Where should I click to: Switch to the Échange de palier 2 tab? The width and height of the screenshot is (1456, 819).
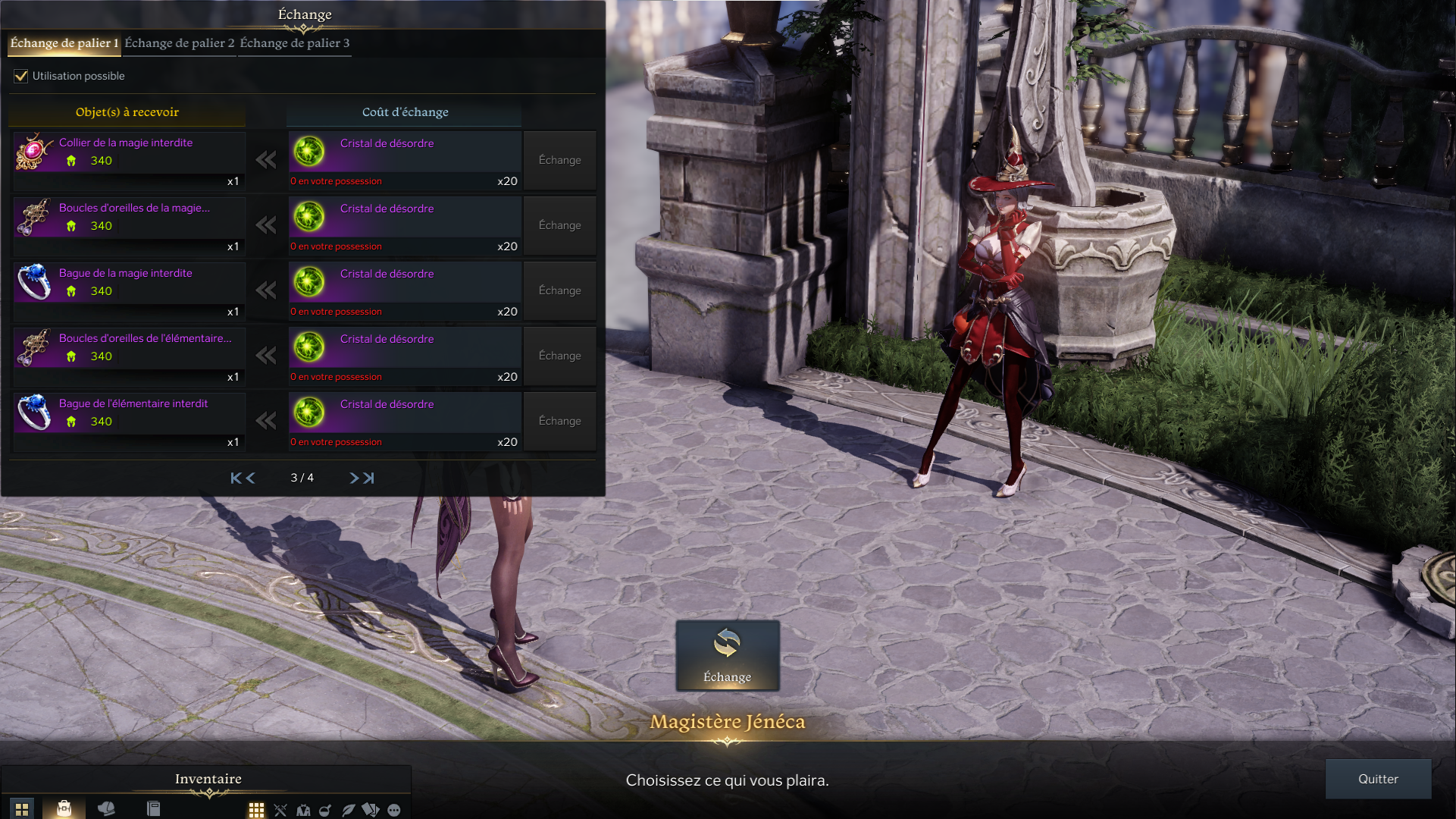click(x=180, y=43)
